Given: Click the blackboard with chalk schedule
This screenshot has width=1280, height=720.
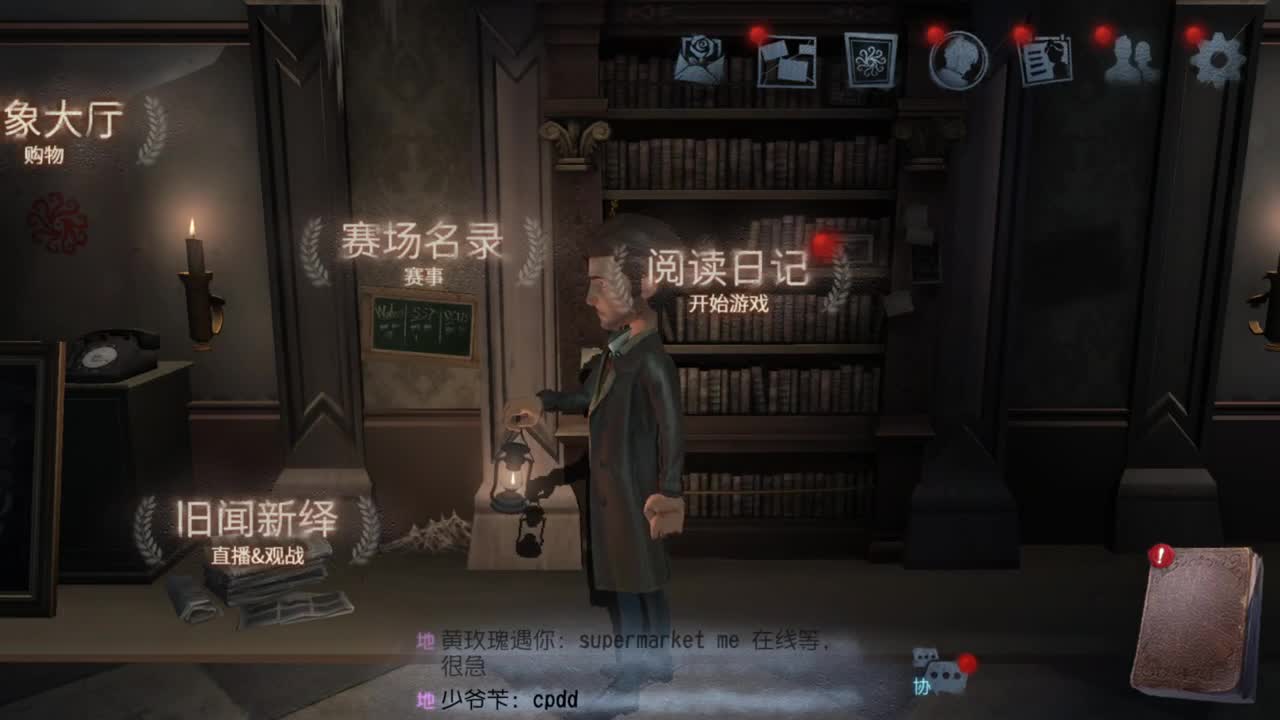Looking at the screenshot, I should tap(420, 327).
